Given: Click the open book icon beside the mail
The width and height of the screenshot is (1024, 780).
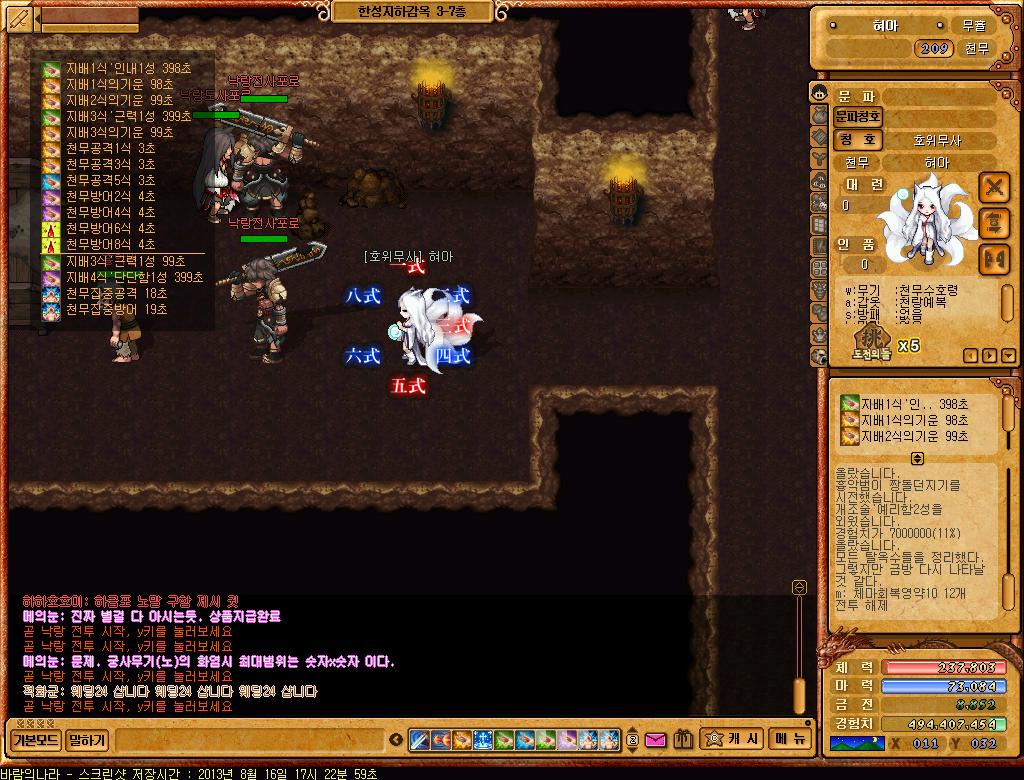Looking at the screenshot, I should tap(683, 741).
